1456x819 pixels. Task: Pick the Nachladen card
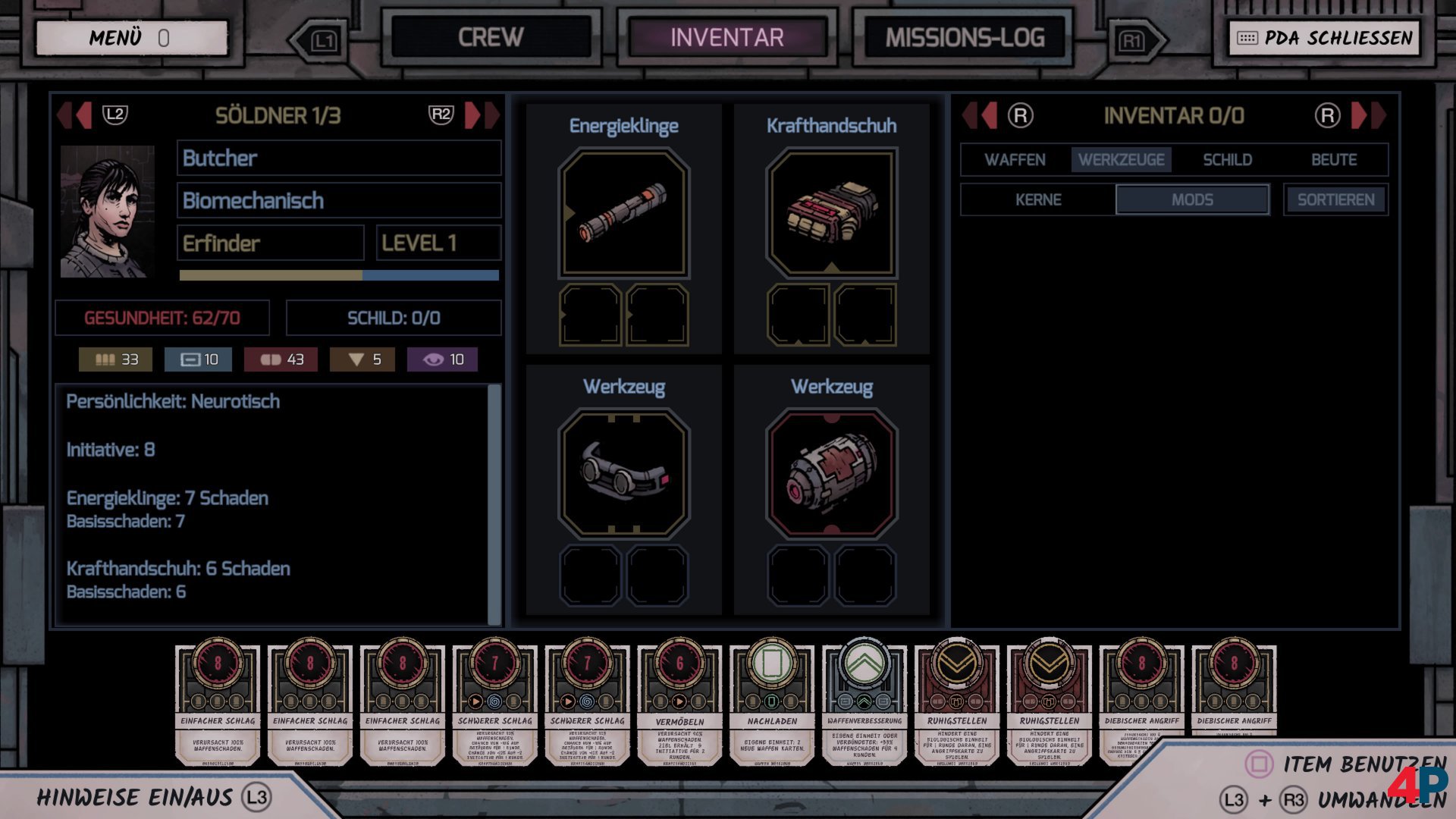point(772,701)
